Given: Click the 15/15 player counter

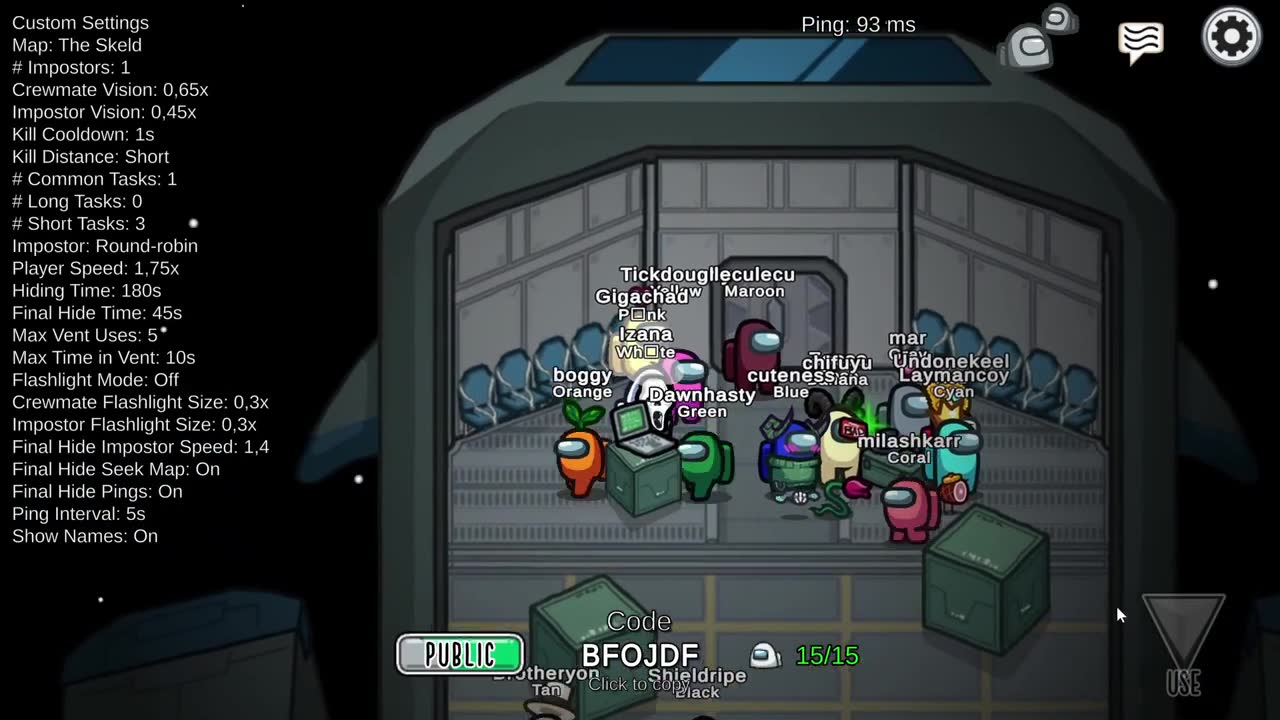Looking at the screenshot, I should click(x=827, y=656).
